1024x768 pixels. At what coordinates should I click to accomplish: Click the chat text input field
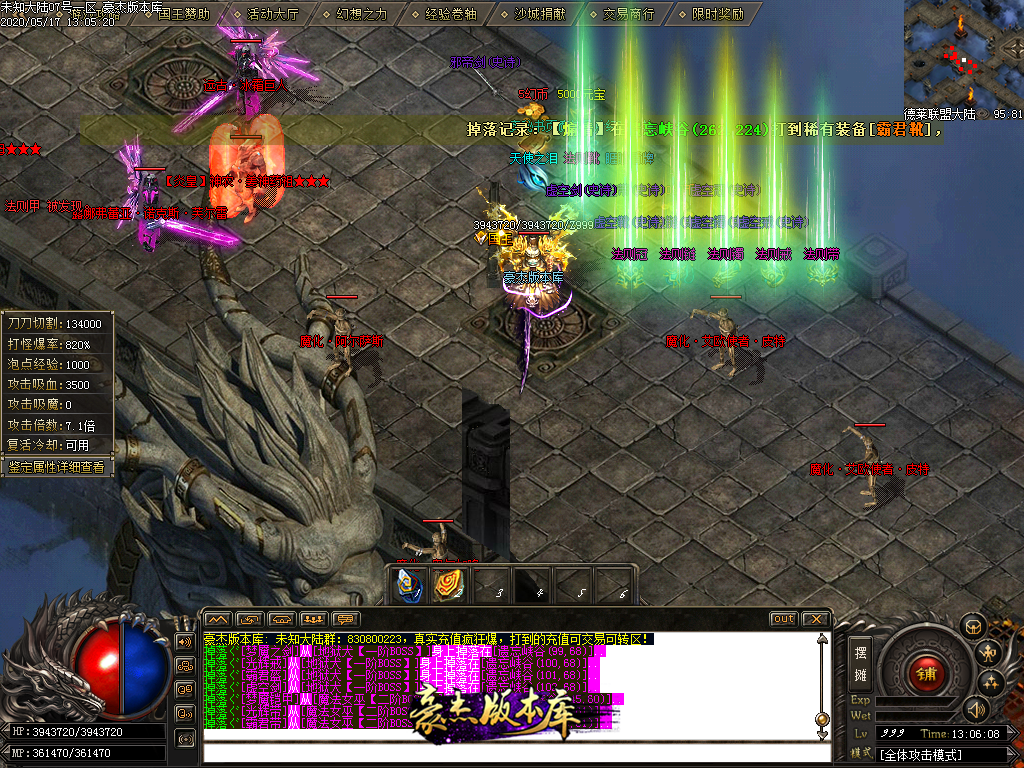(510, 753)
